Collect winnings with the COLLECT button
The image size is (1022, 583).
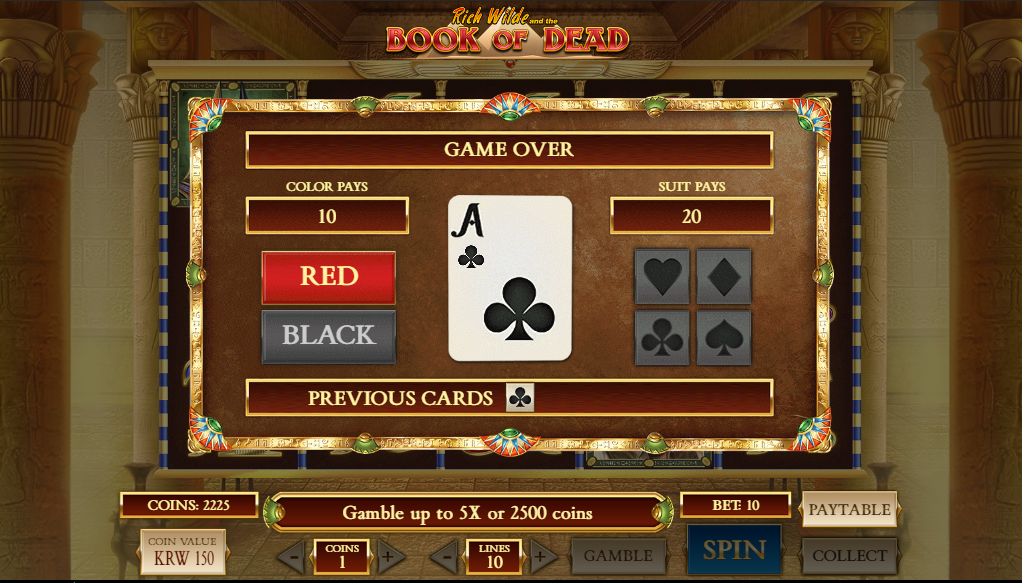coord(849,556)
